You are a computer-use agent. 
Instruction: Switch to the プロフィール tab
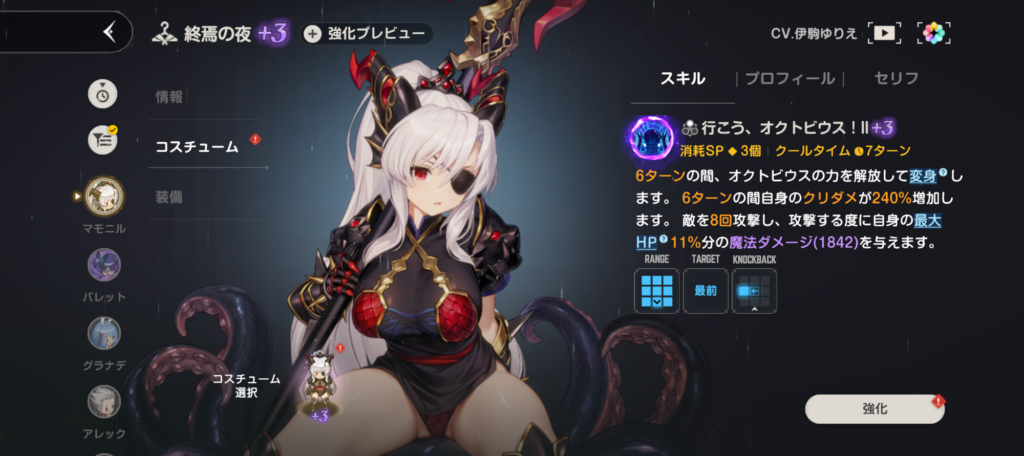[x=789, y=78]
